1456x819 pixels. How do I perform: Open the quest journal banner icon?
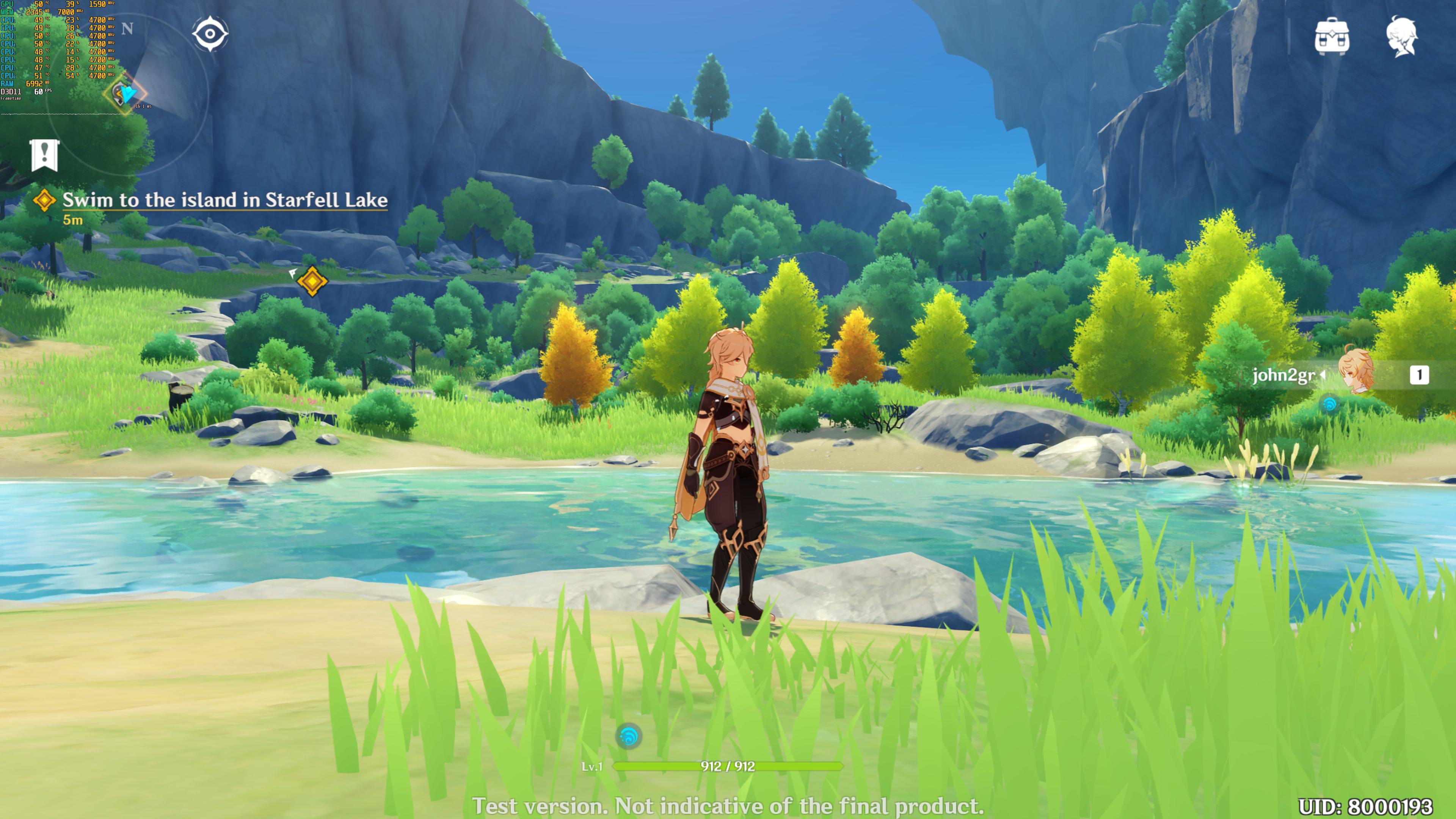[45, 154]
